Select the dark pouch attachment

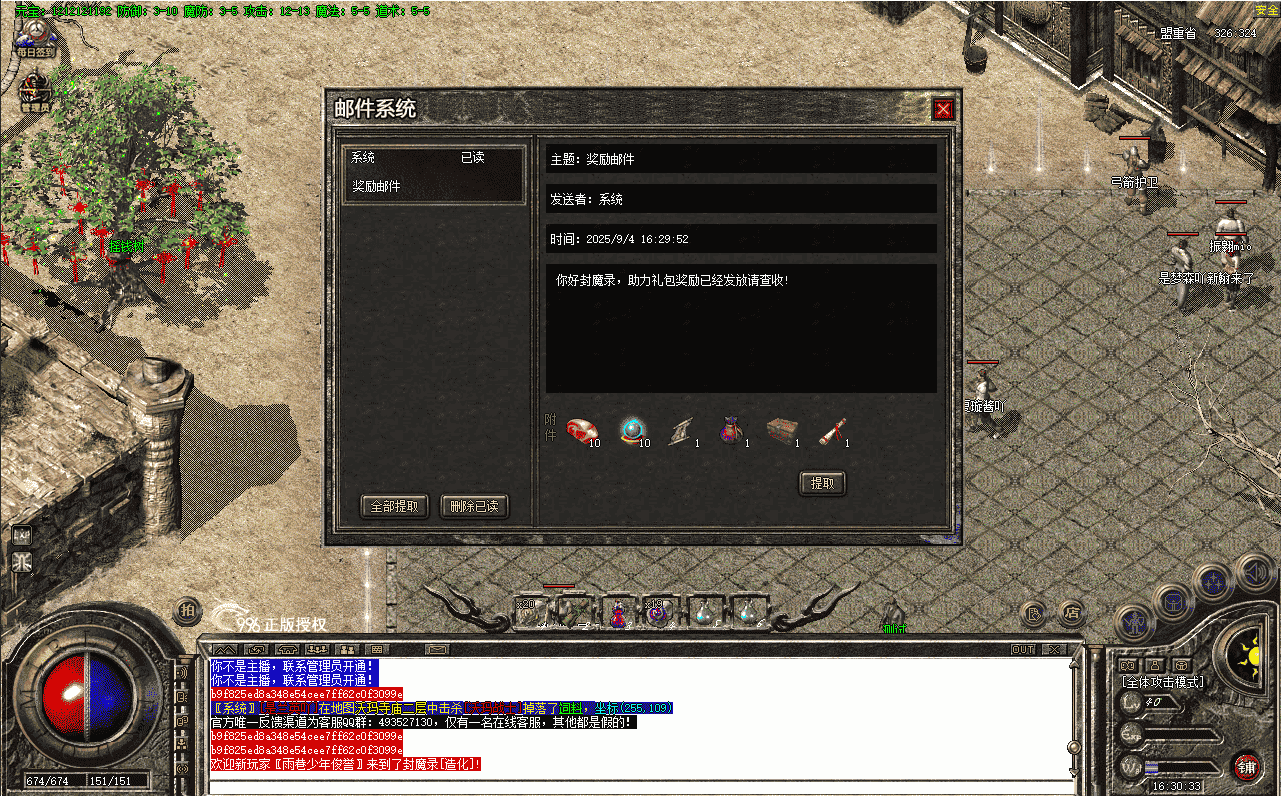point(730,430)
